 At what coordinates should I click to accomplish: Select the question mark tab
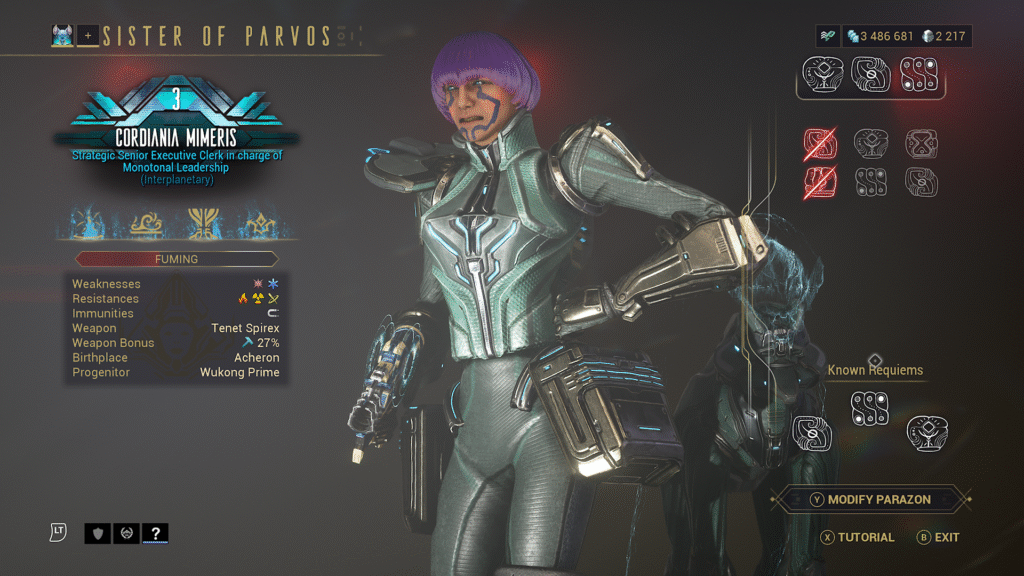[x=154, y=533]
